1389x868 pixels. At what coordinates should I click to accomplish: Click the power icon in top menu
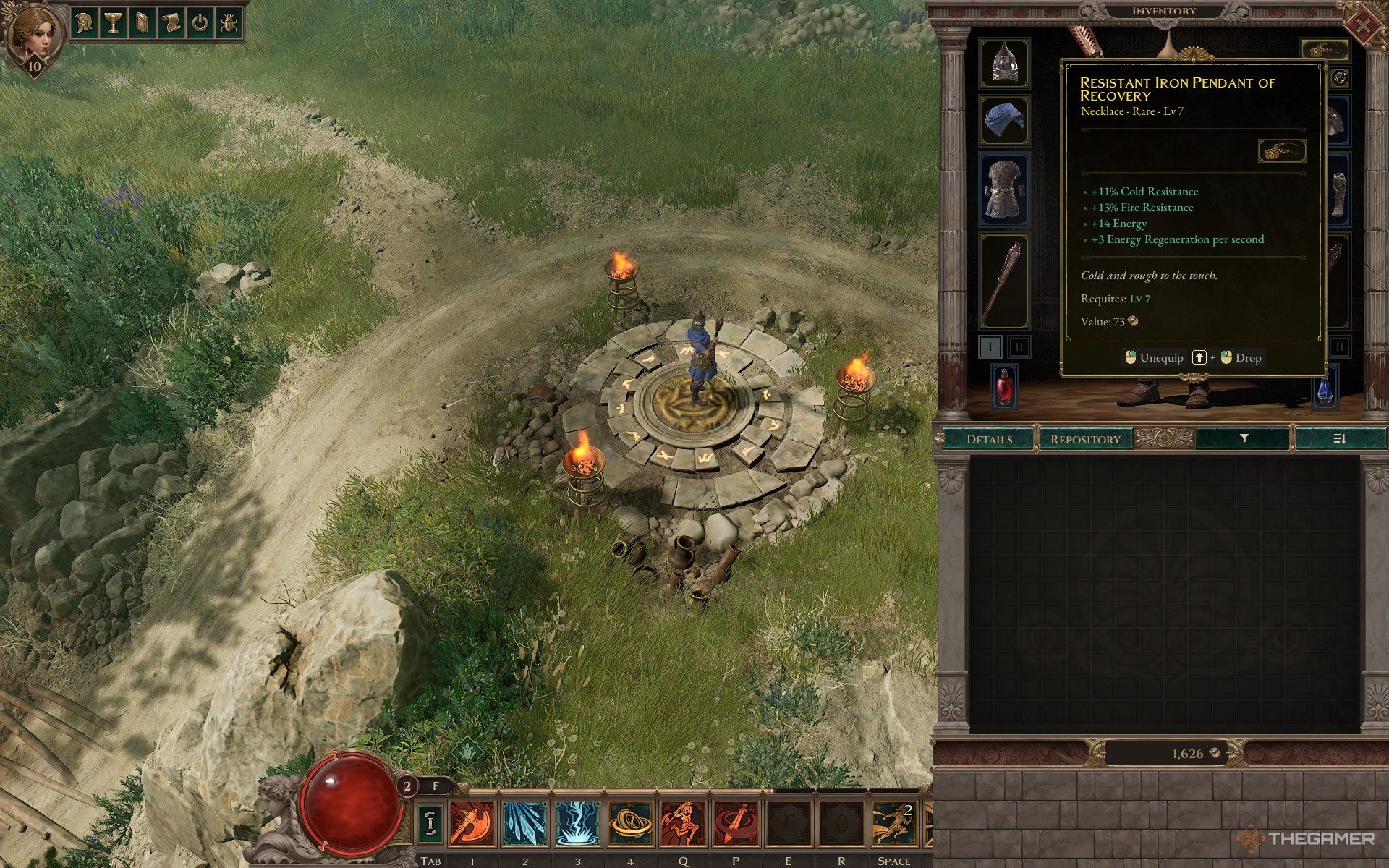200,24
